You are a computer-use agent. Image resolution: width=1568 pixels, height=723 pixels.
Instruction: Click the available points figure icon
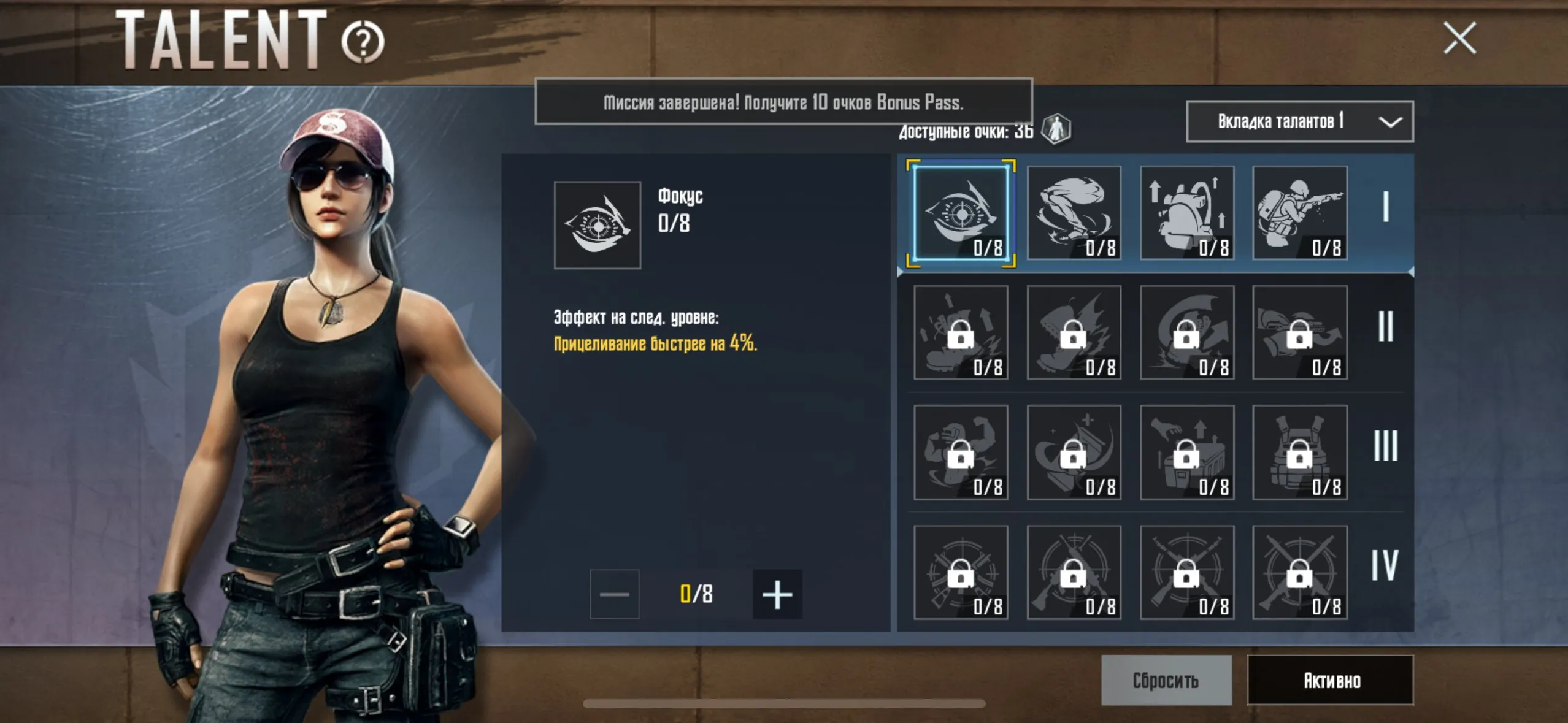pos(1056,129)
